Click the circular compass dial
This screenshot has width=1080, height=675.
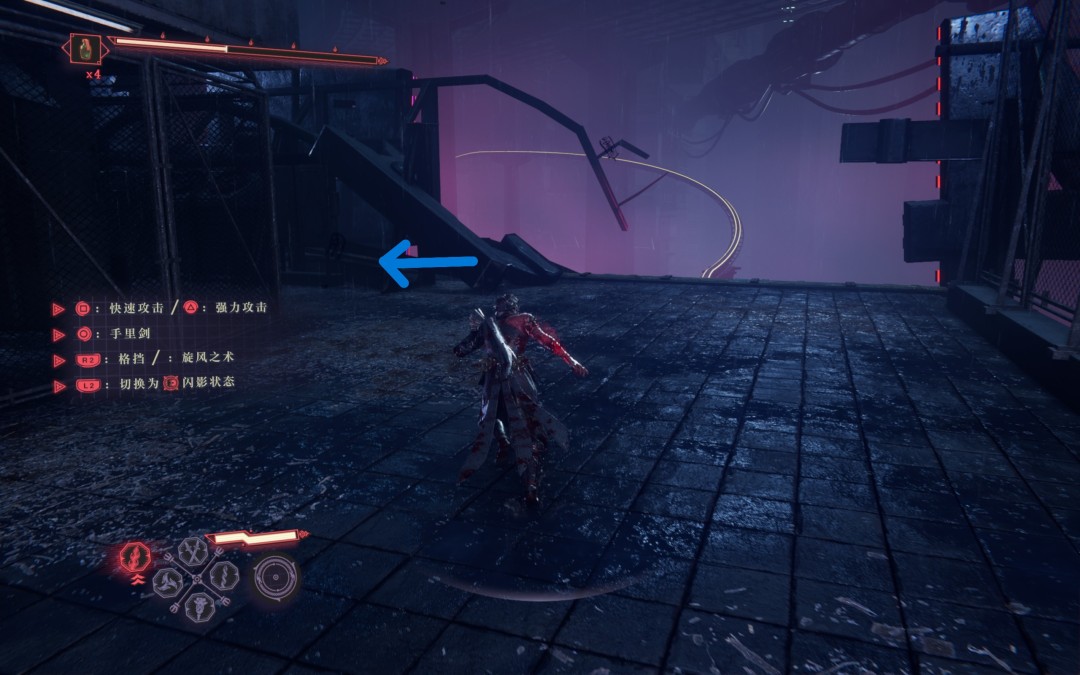pos(275,577)
